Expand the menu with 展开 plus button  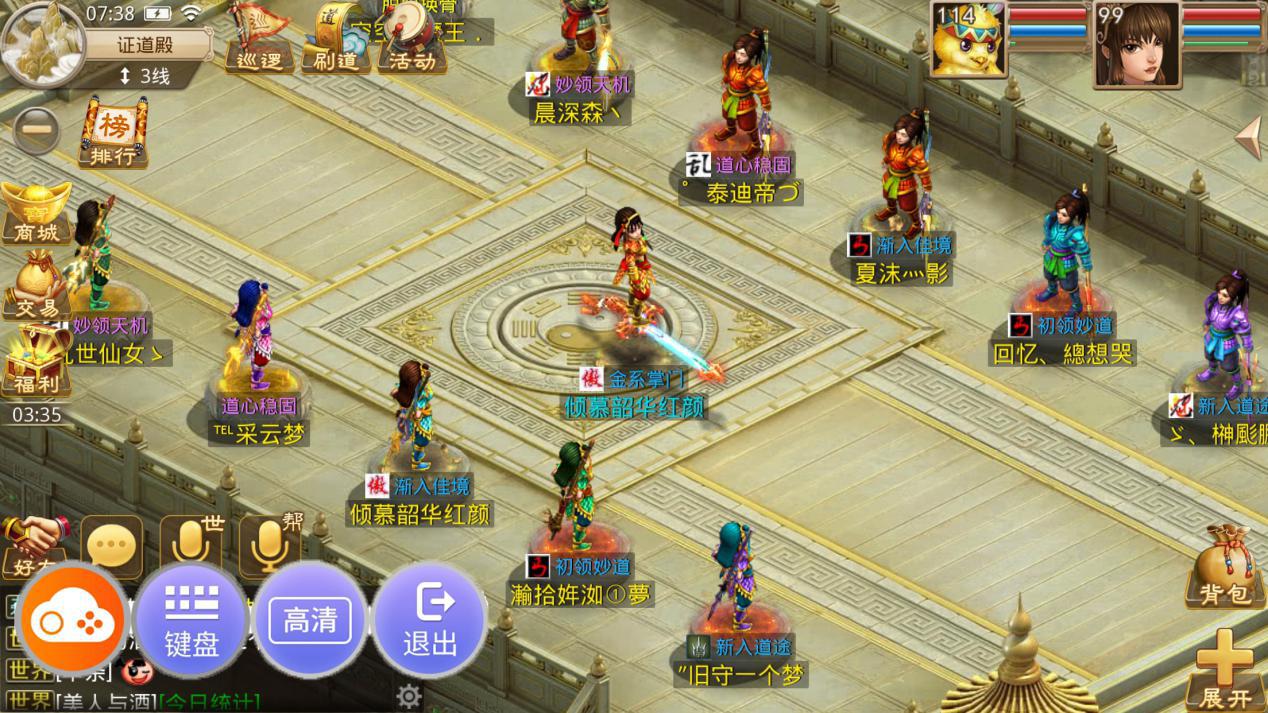point(1225,670)
